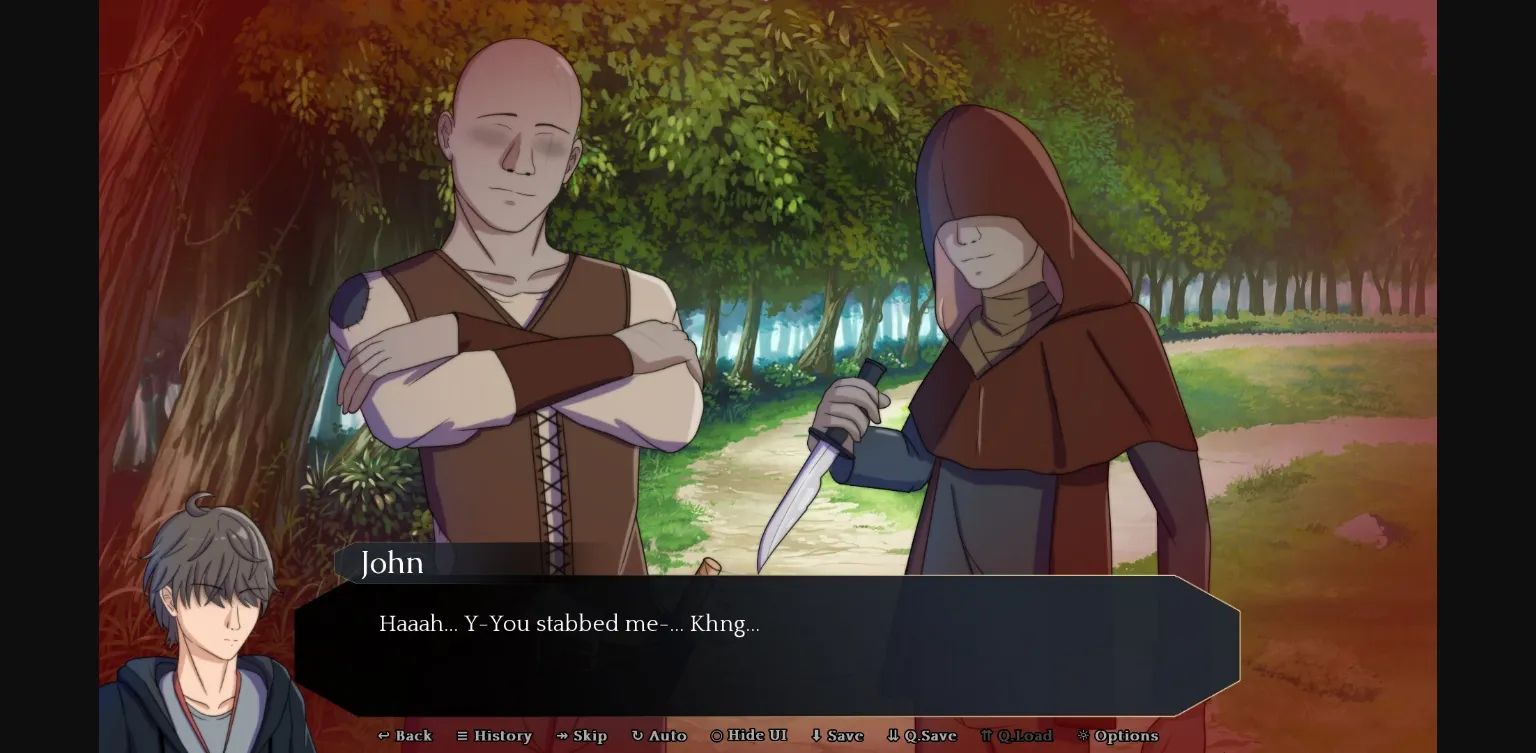Enable Skip mode to fast-forward dialogue

[583, 736]
